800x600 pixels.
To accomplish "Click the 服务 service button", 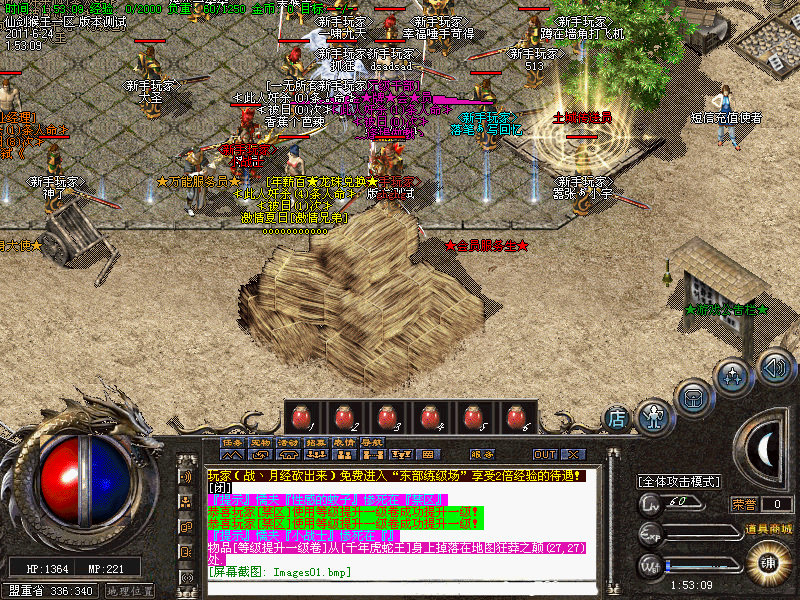I will (x=482, y=454).
